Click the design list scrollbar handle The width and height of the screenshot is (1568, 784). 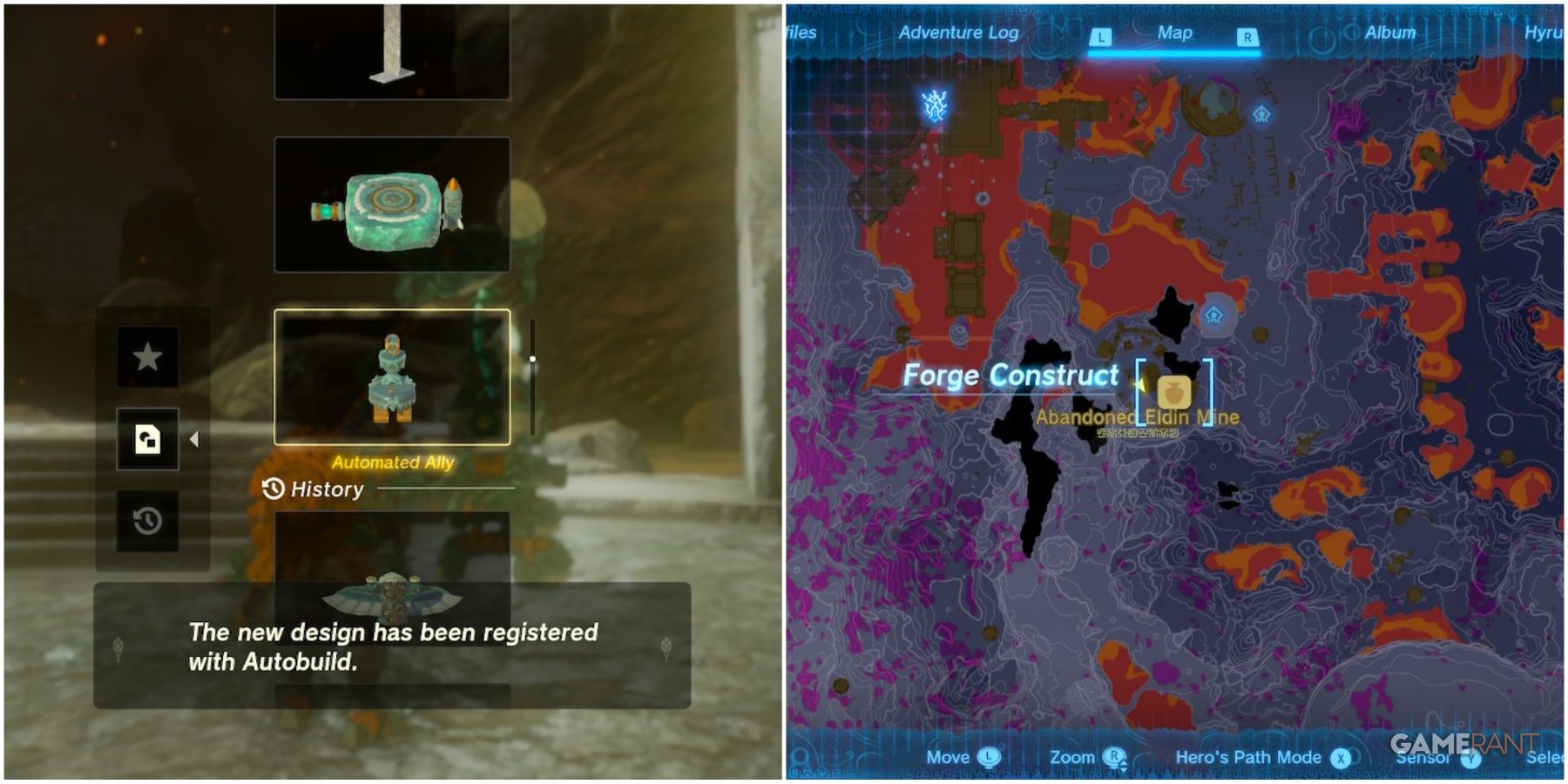pyautogui.click(x=532, y=357)
